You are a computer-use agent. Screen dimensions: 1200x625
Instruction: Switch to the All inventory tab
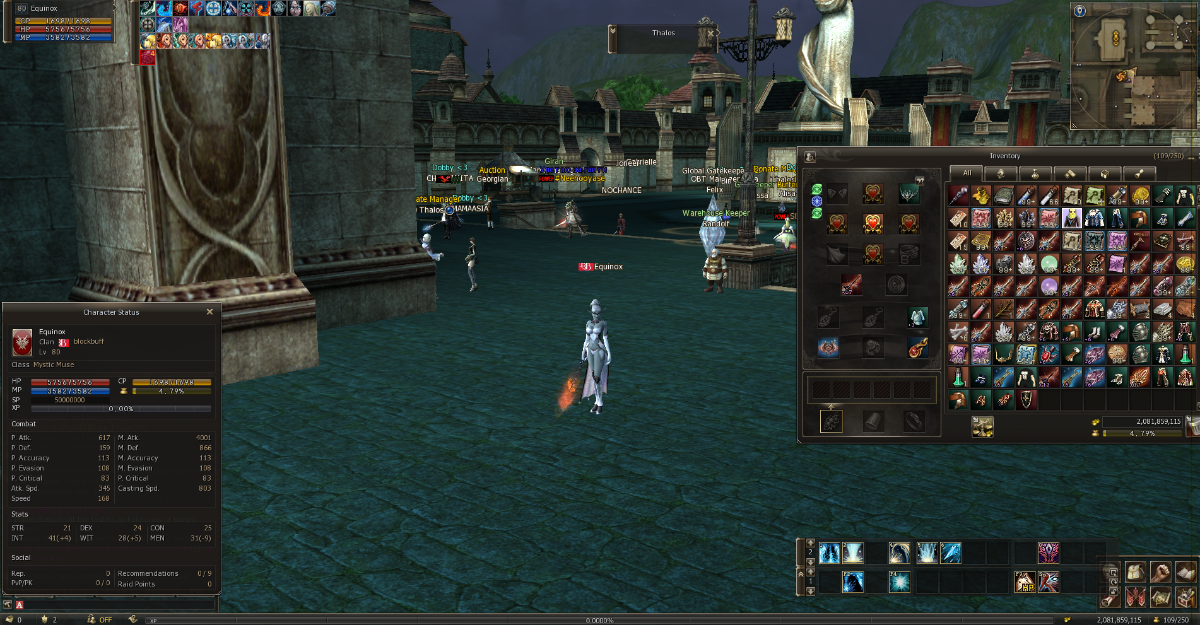966,173
